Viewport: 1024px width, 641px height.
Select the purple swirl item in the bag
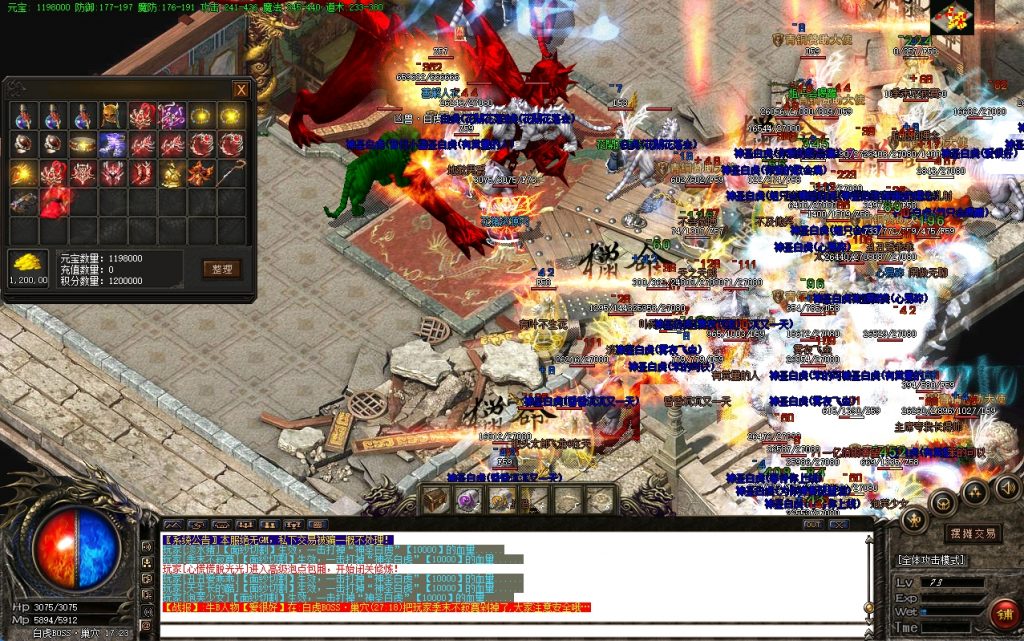171,116
